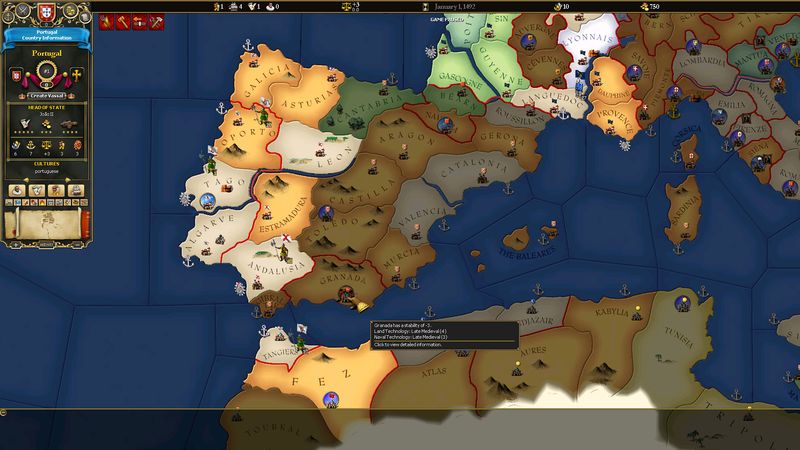Open the red hammer alert icon

click(x=122, y=20)
